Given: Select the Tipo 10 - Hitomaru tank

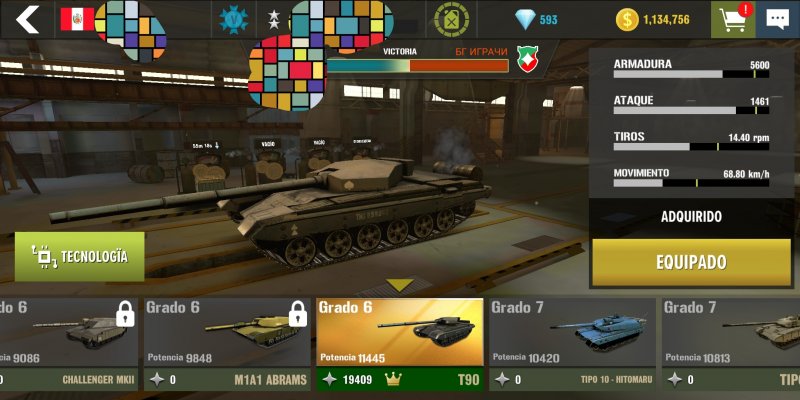Looking at the screenshot, I should 572,343.
